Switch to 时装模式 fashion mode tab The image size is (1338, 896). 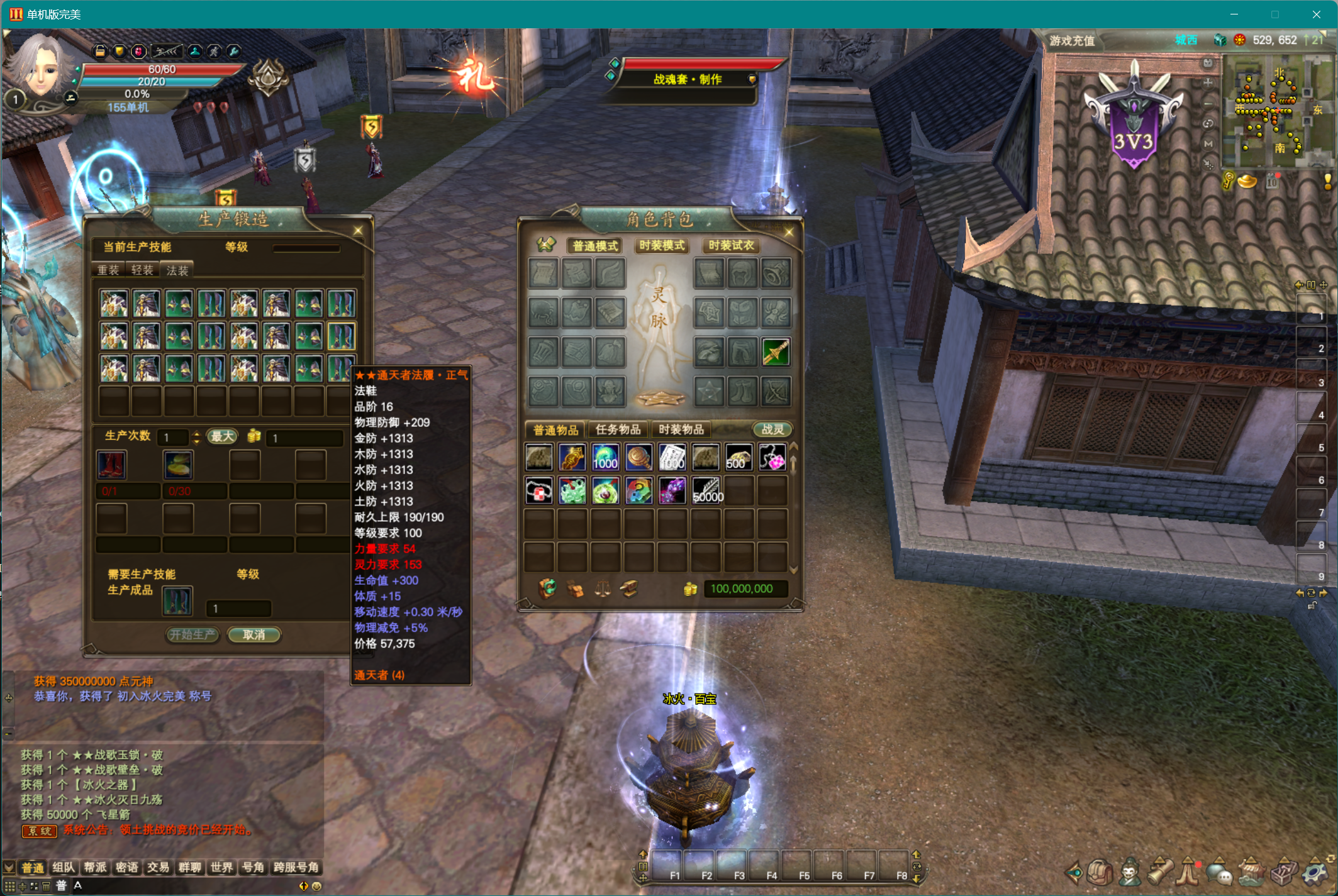[x=662, y=245]
